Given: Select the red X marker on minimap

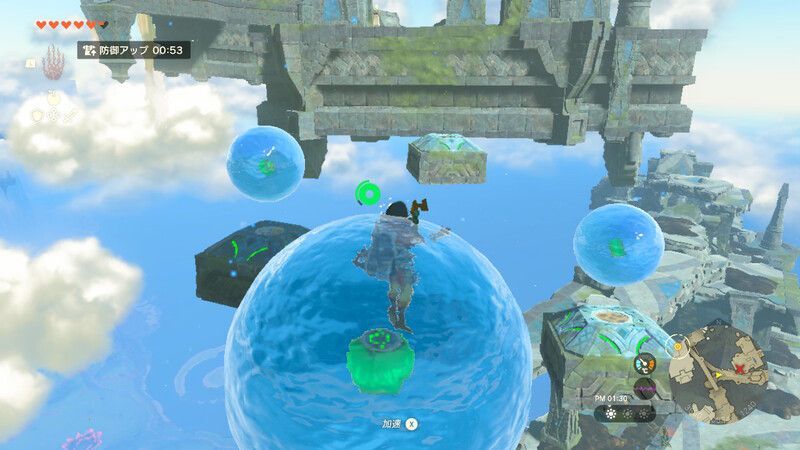Looking at the screenshot, I should coord(741,369).
